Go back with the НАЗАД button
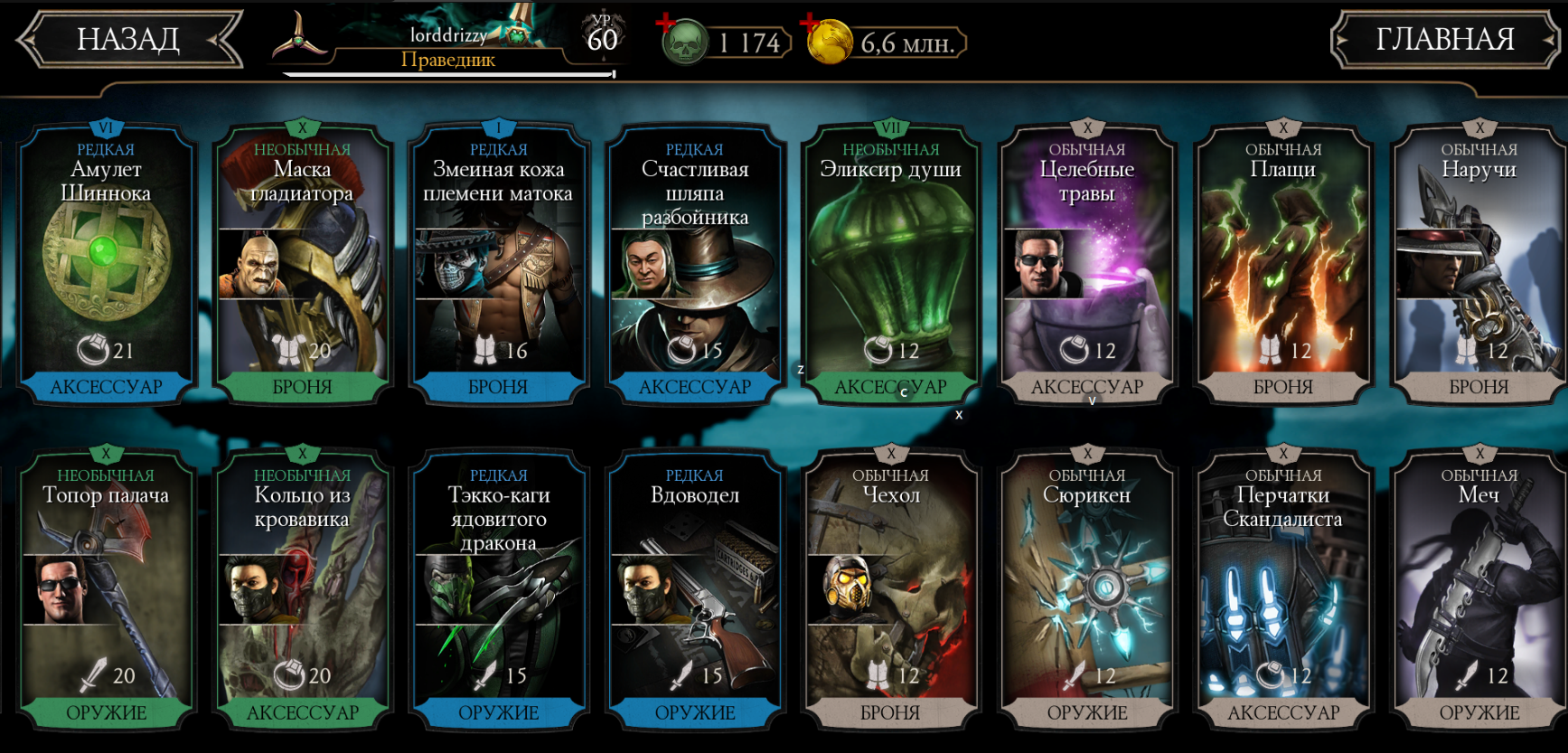This screenshot has width=1568, height=753. pos(129,40)
